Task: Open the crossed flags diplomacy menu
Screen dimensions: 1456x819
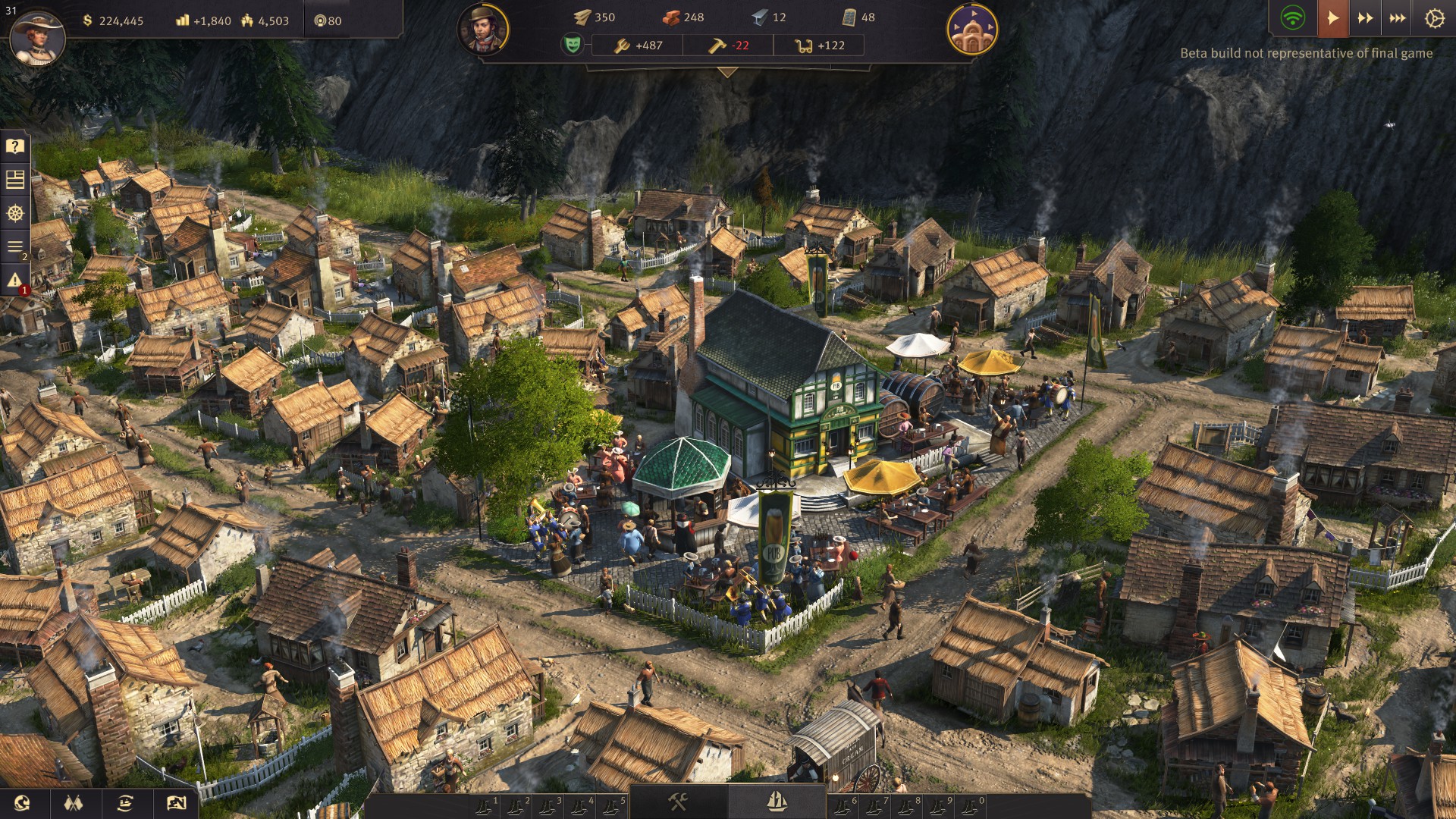Action: [73, 803]
